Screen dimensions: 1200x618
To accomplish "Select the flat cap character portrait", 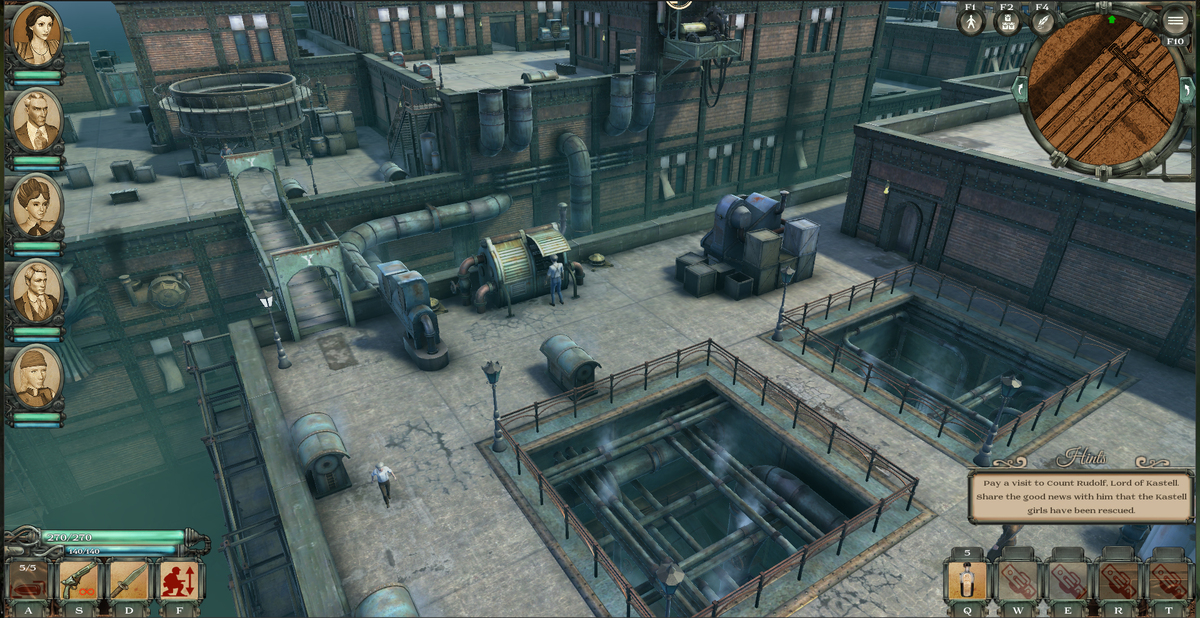I will pyautogui.click(x=37, y=377).
